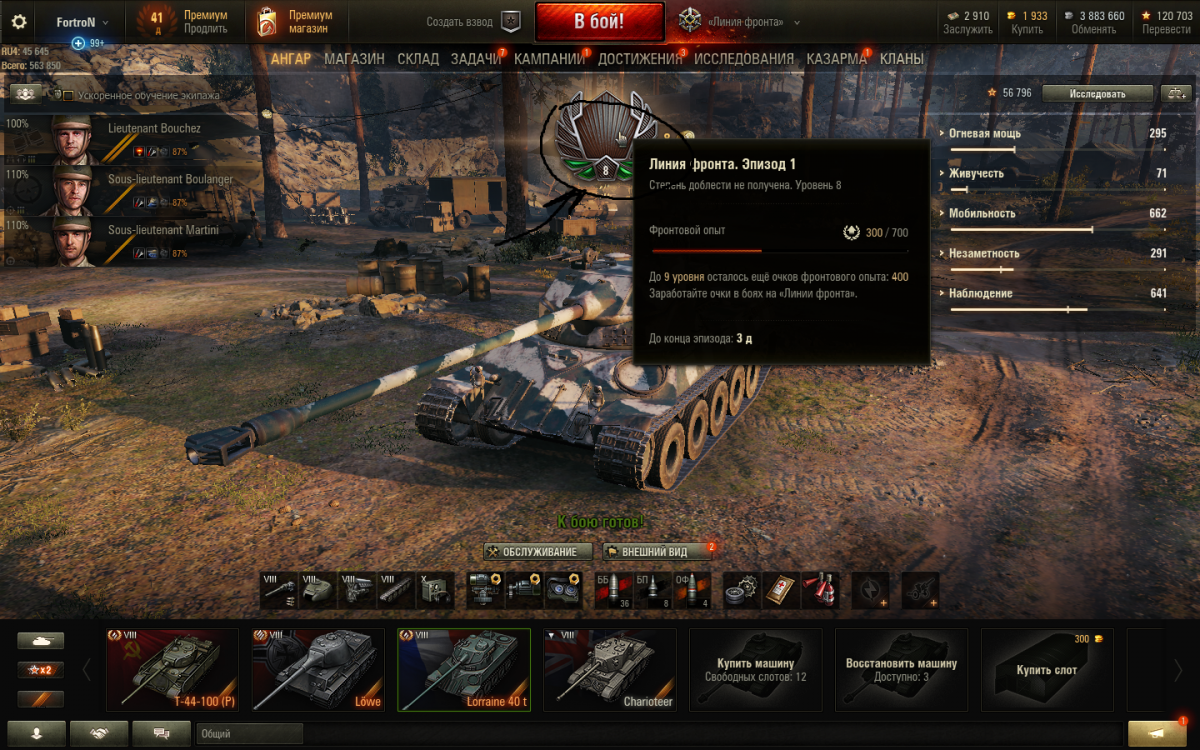
Task: Select the T-44-100 (P) tank card
Action: (172, 669)
